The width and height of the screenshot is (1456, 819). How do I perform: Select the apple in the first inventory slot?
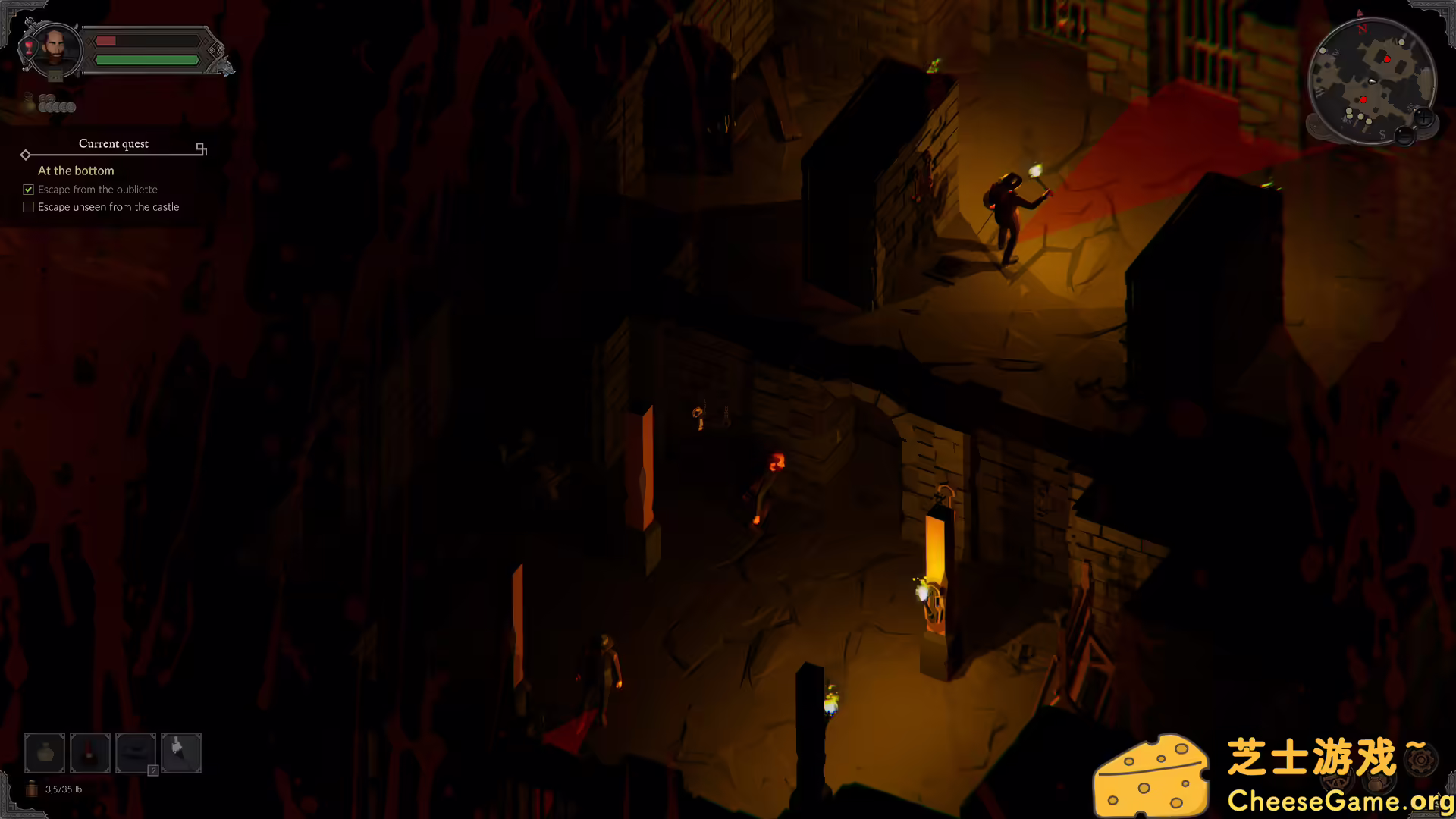tap(44, 752)
